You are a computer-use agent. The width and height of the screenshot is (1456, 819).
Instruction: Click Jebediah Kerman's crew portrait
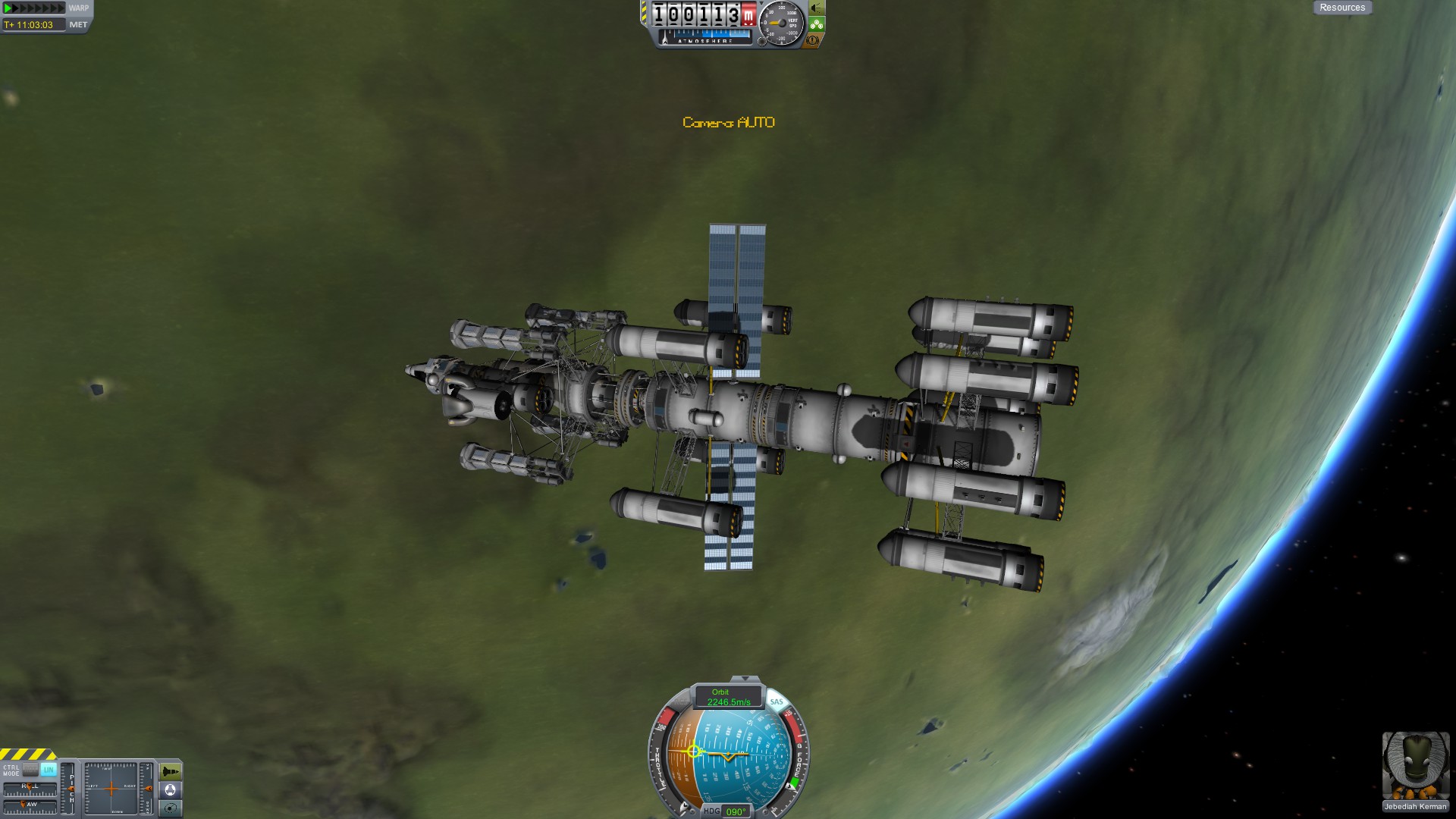1415,766
